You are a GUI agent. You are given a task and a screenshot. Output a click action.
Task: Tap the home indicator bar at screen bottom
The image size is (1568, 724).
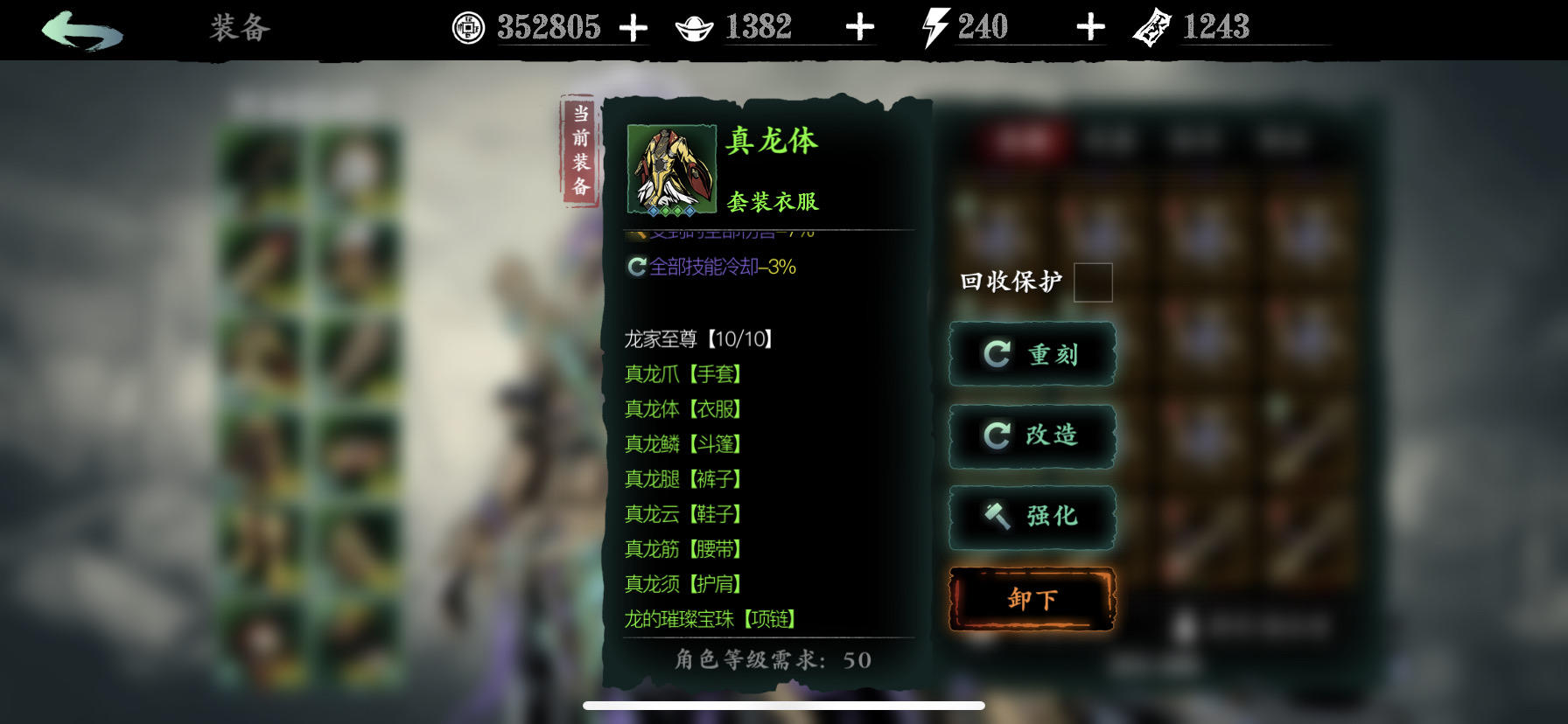tap(784, 706)
